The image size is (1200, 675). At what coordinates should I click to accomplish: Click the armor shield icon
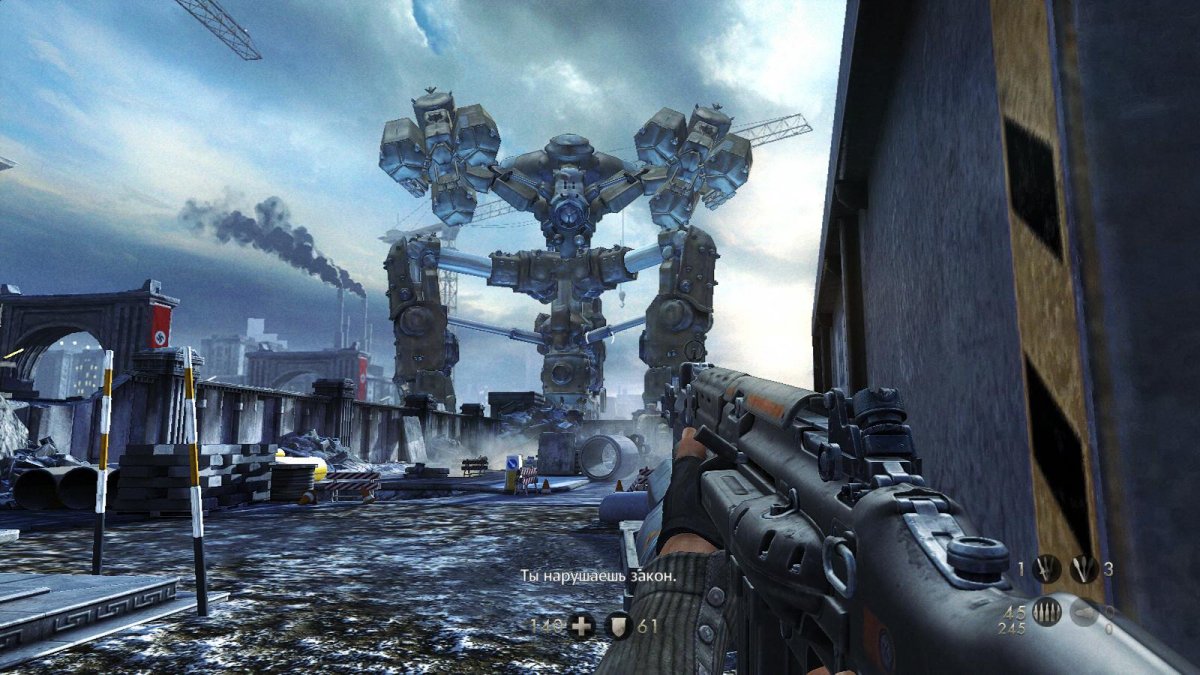(x=619, y=627)
